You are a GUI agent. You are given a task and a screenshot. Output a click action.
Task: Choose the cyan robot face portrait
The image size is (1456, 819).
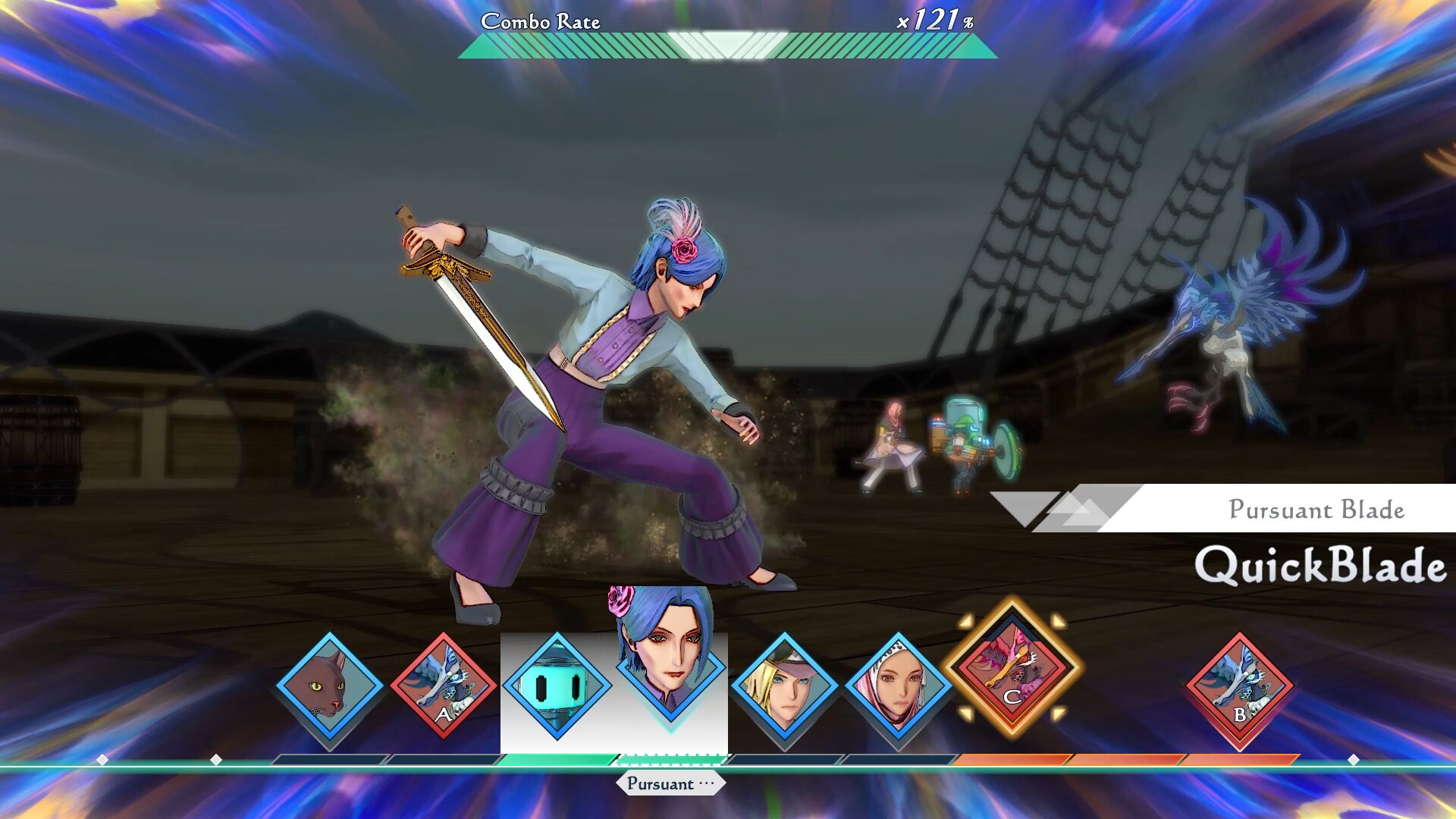pyautogui.click(x=557, y=686)
